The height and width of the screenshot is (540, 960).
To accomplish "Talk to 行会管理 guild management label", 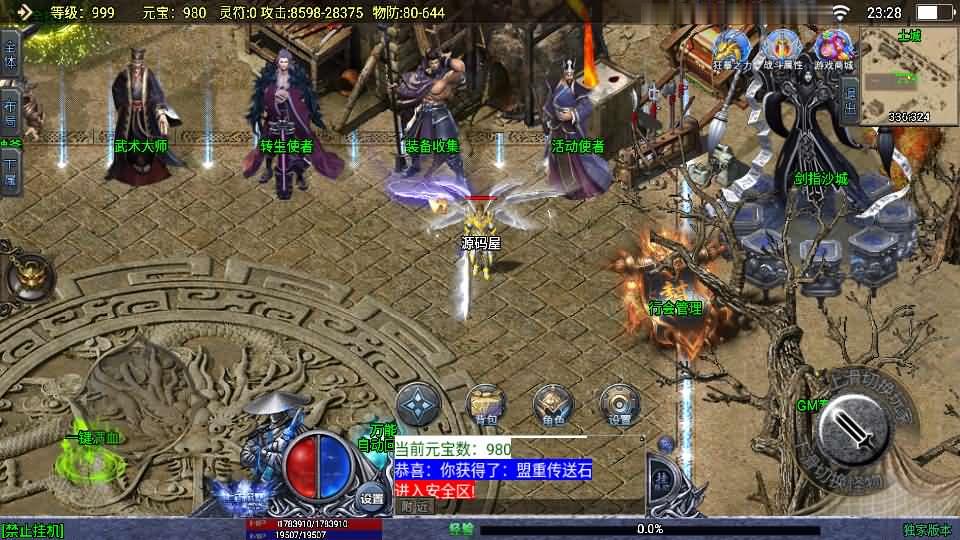I will 676,308.
